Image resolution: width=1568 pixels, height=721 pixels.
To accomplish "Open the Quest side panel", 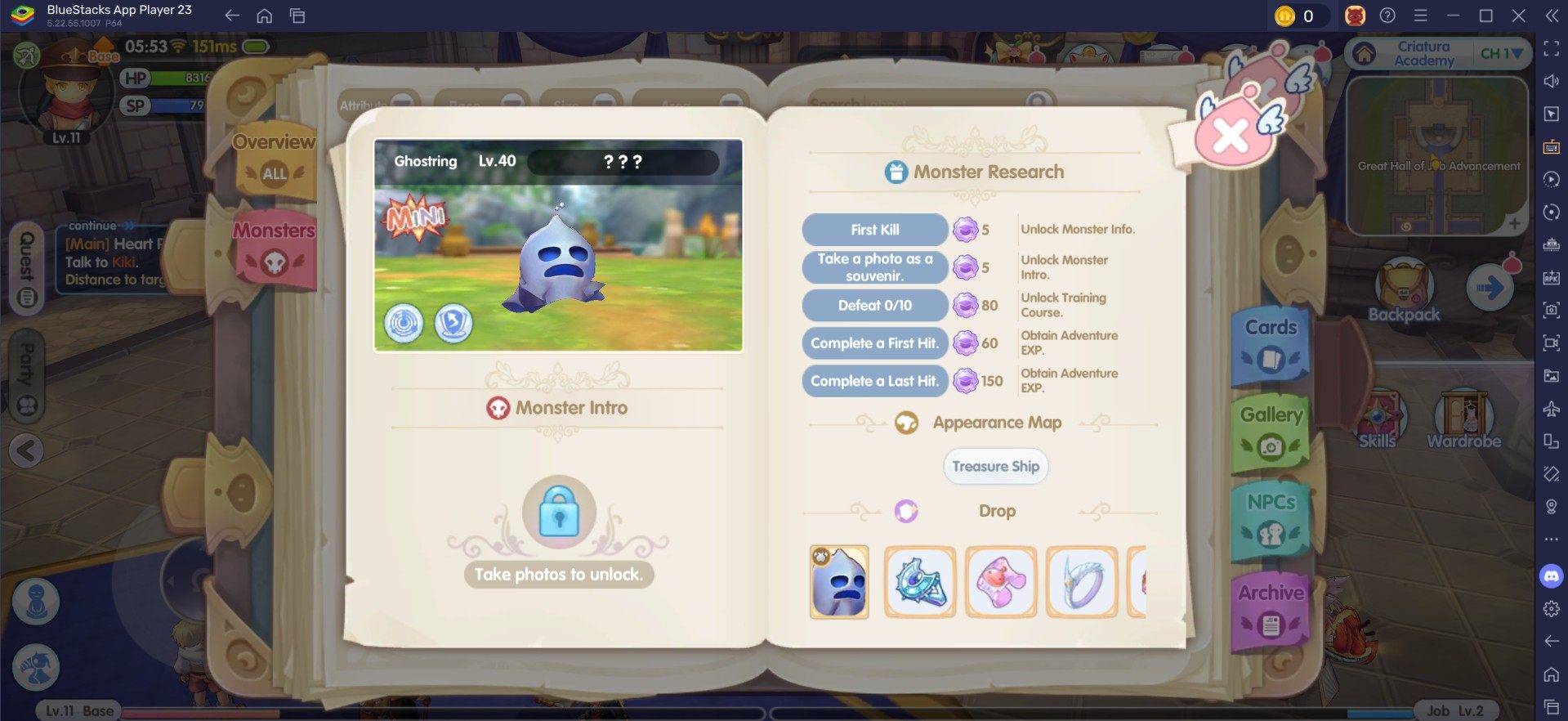I will pos(27,269).
